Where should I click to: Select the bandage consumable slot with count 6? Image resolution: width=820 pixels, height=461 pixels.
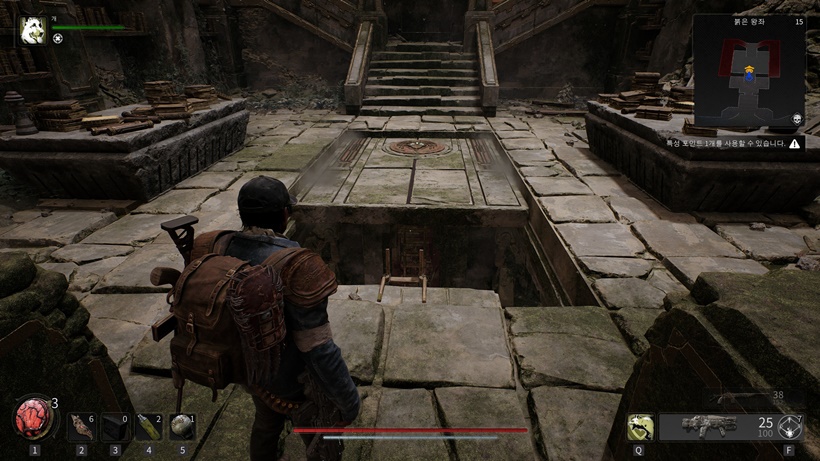coord(80,427)
